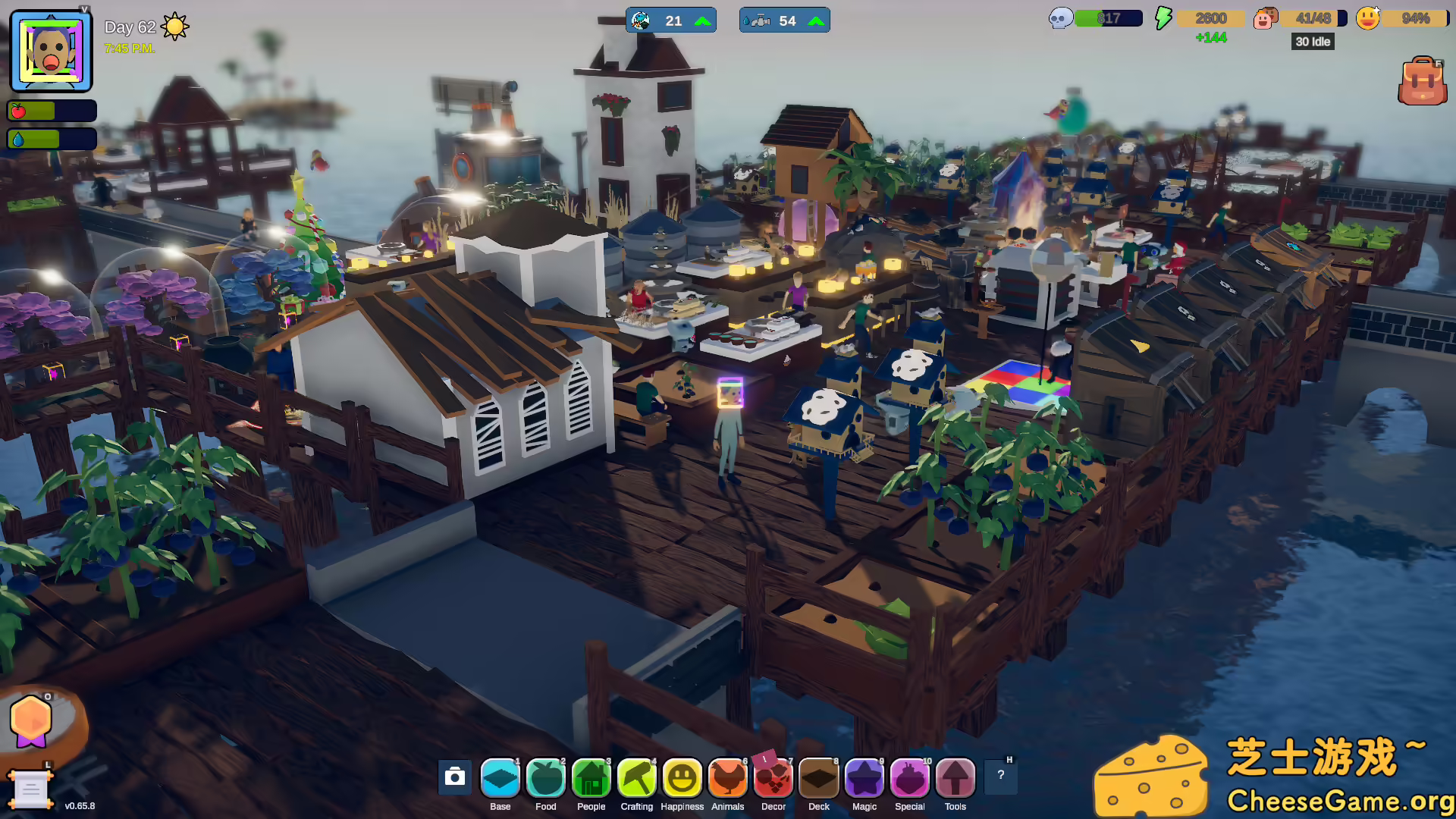Click the camera screenshot icon

[x=454, y=777]
